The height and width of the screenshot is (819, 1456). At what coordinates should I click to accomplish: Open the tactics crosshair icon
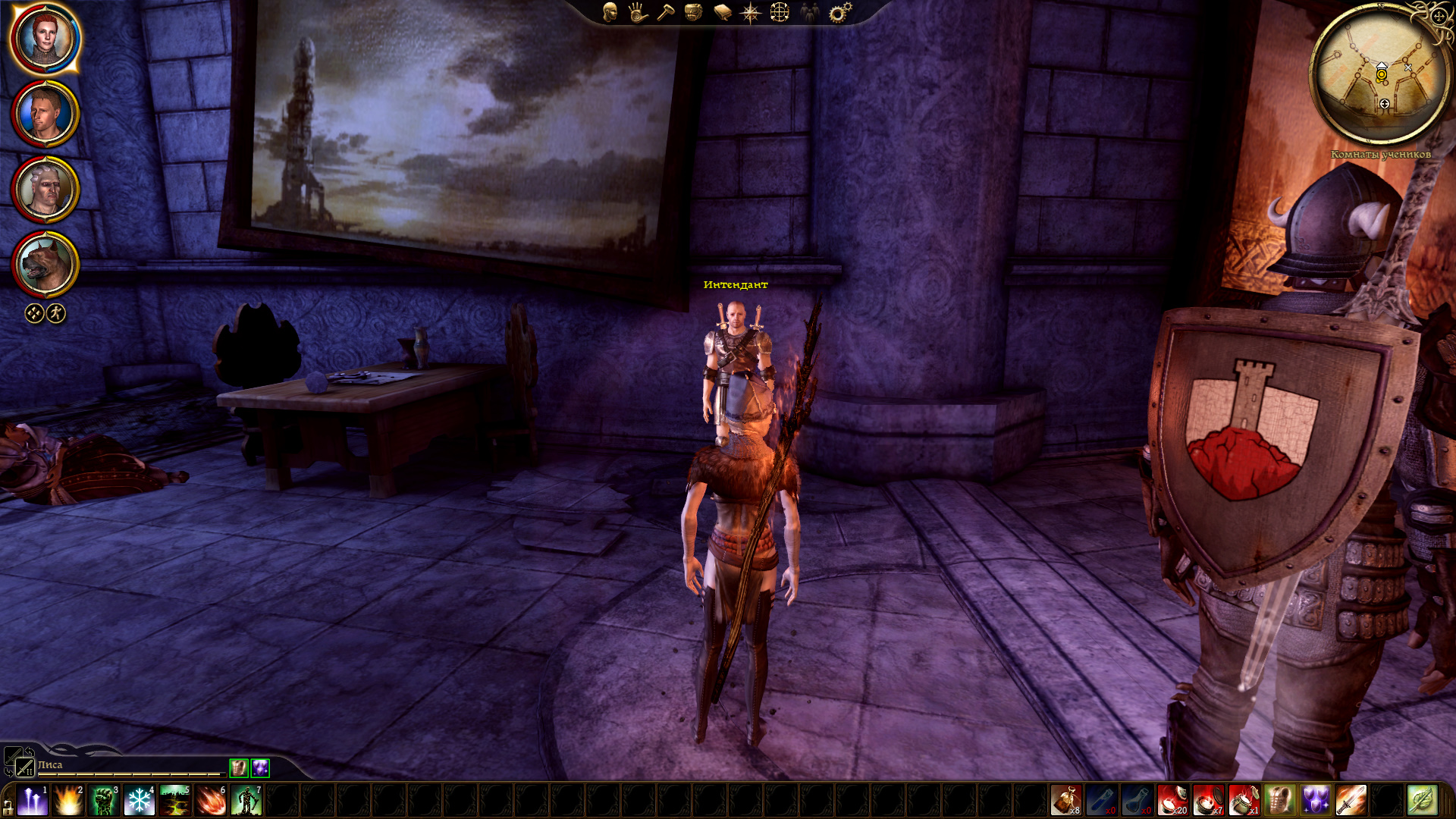pos(780,12)
